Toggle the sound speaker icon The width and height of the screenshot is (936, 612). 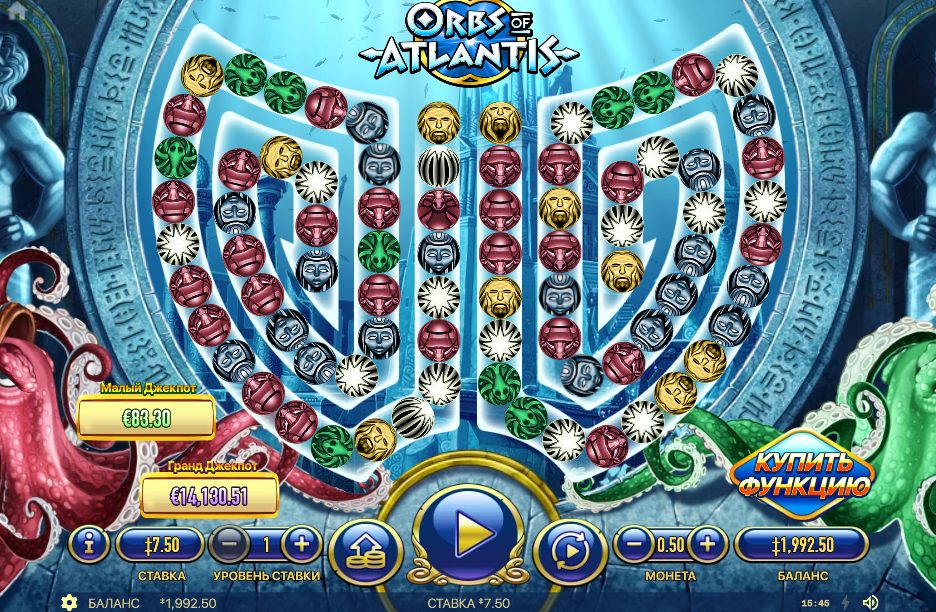870,602
